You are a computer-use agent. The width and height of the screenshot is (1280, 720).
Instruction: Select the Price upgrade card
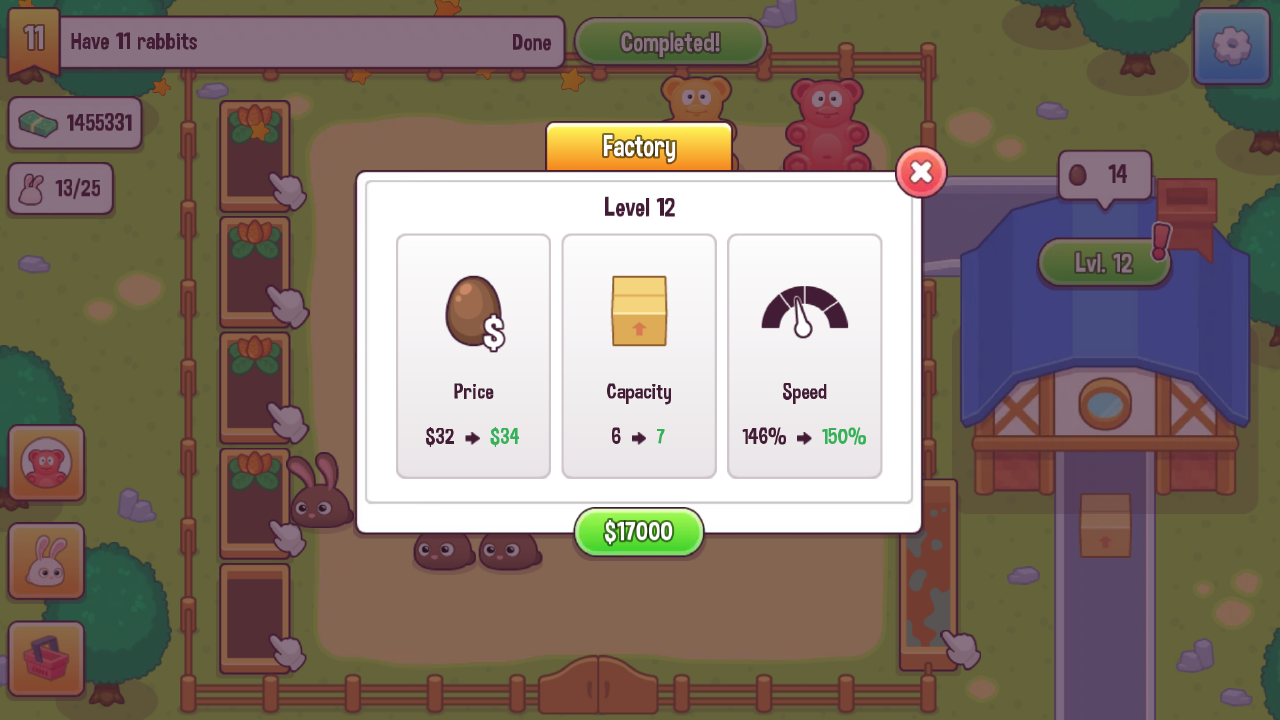(473, 355)
